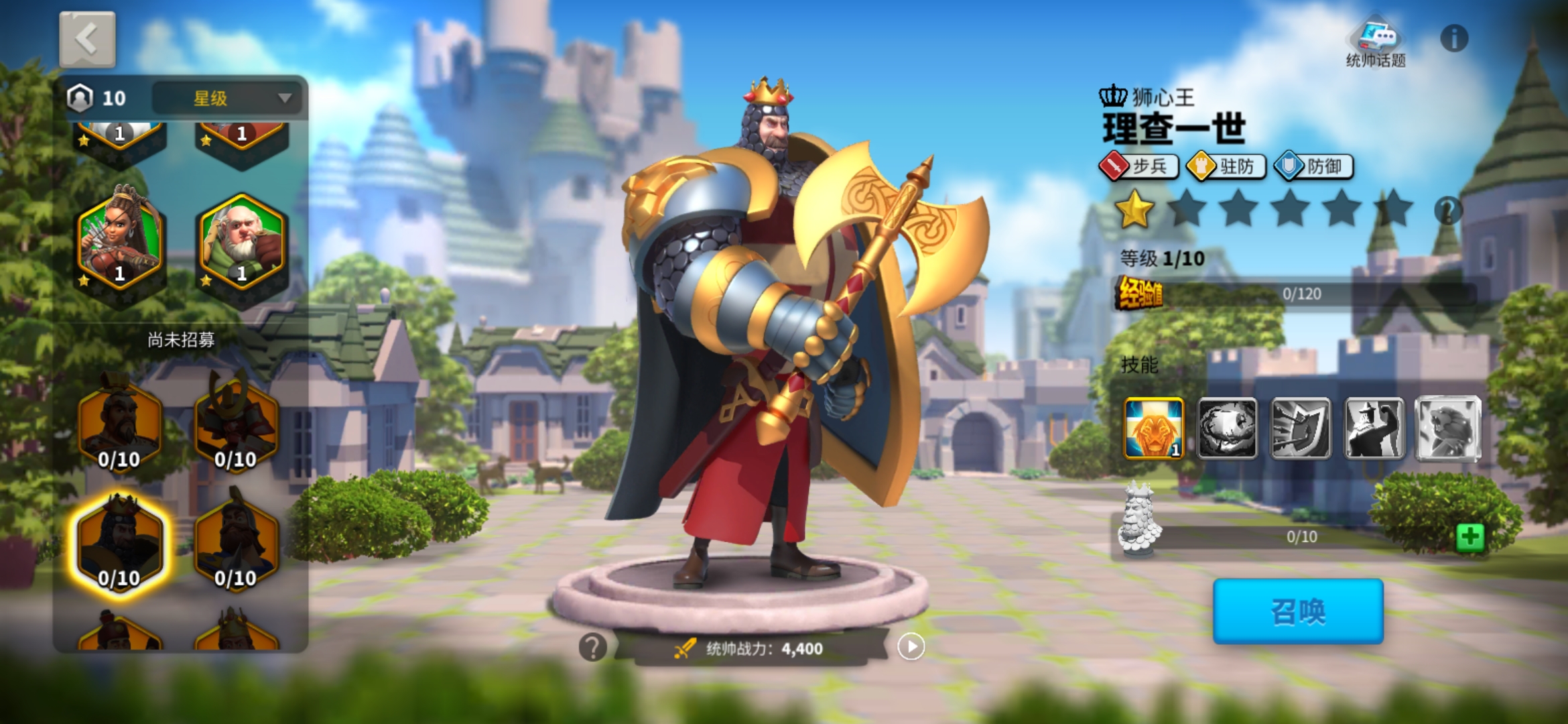Show star rating help question mark
The image size is (1568, 724).
tap(1447, 210)
